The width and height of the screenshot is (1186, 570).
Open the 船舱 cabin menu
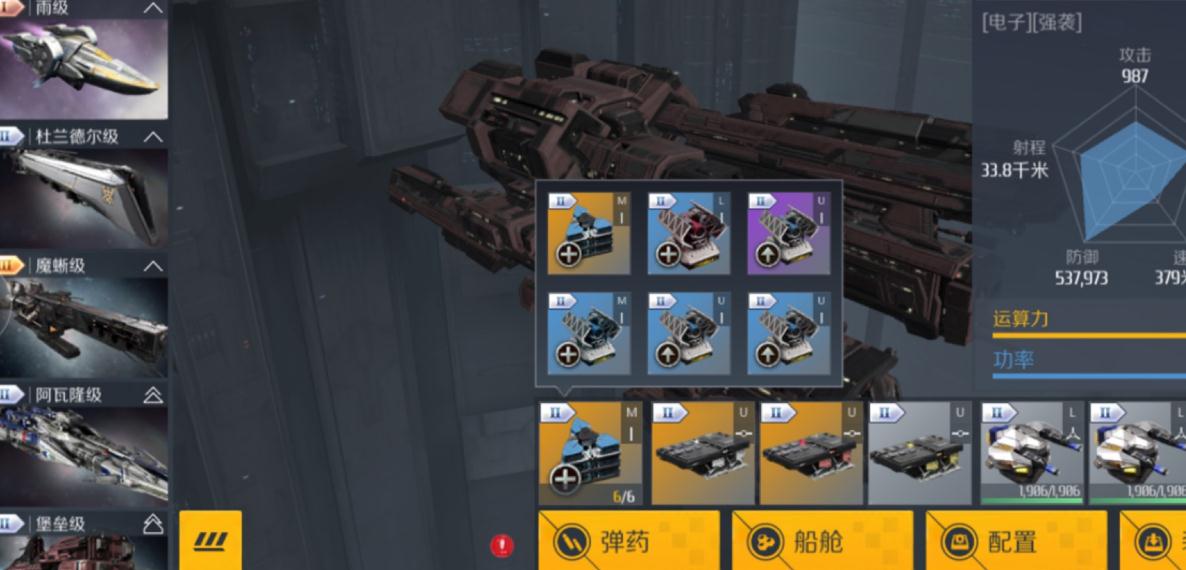[822, 541]
